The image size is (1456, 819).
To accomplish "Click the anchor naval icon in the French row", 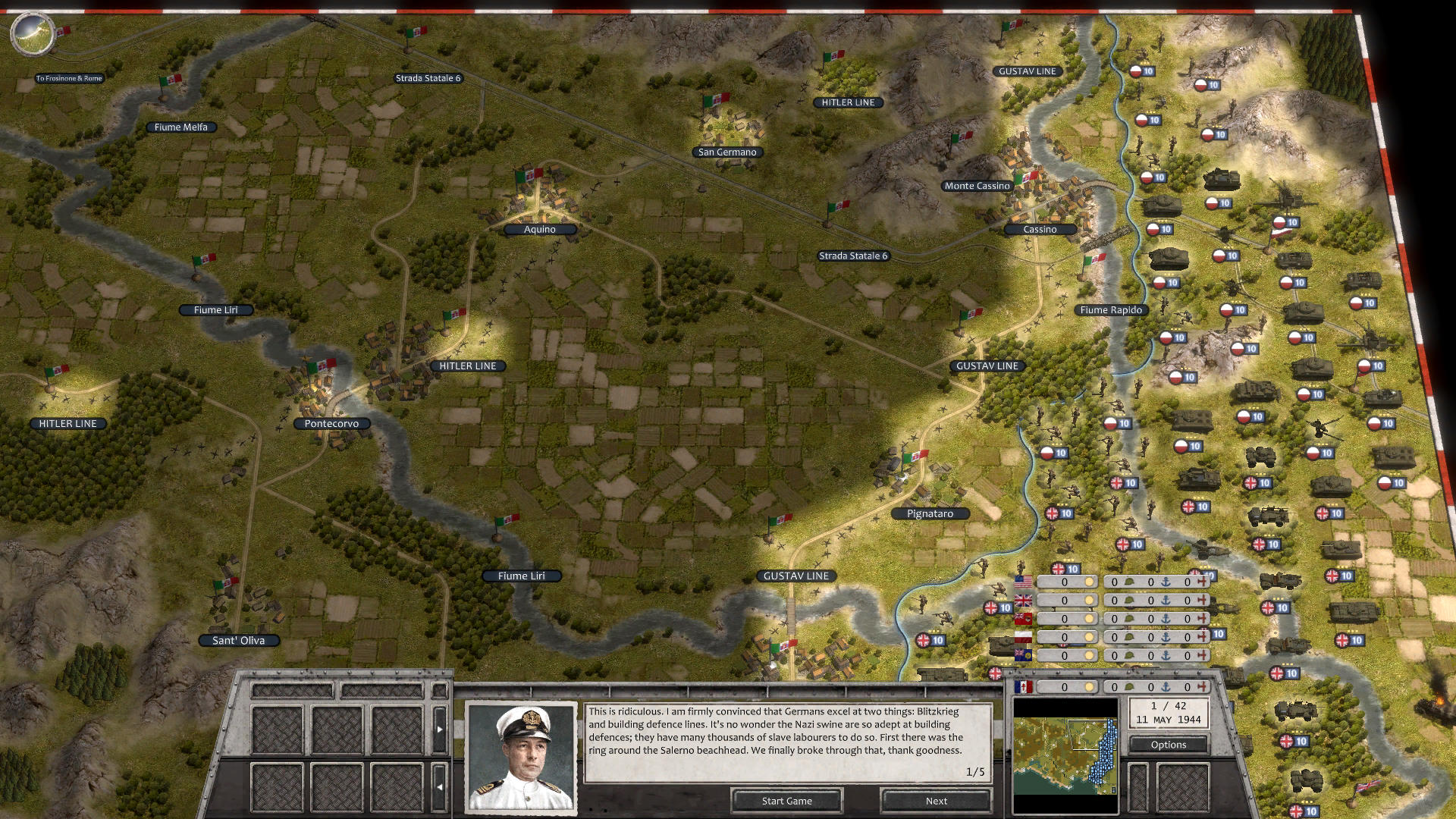I will pyautogui.click(x=1166, y=687).
